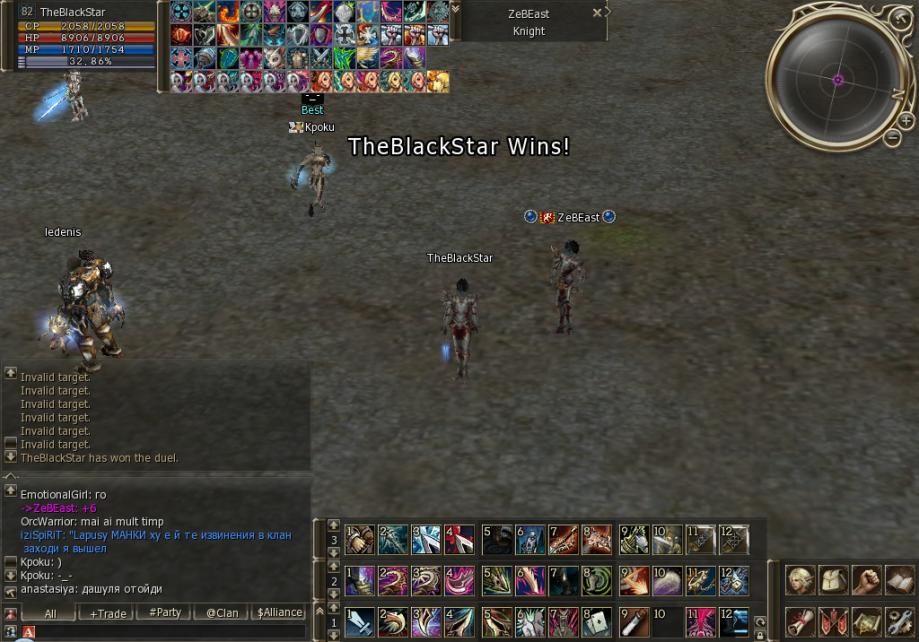
Task: Switch to the All chat tab
Action: [50, 613]
